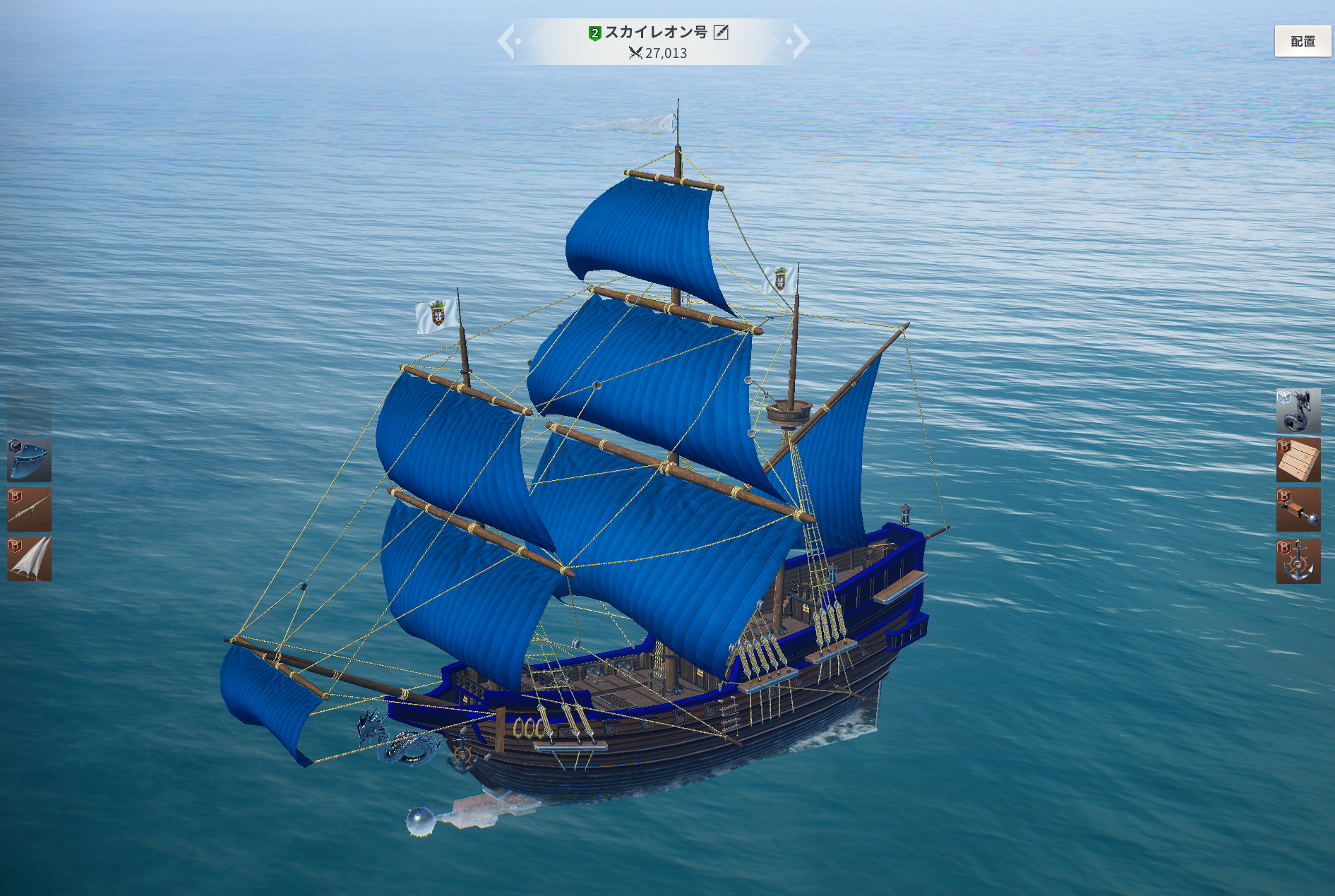
Task: Edit the ship name スカイレオン号
Action: (x=721, y=32)
